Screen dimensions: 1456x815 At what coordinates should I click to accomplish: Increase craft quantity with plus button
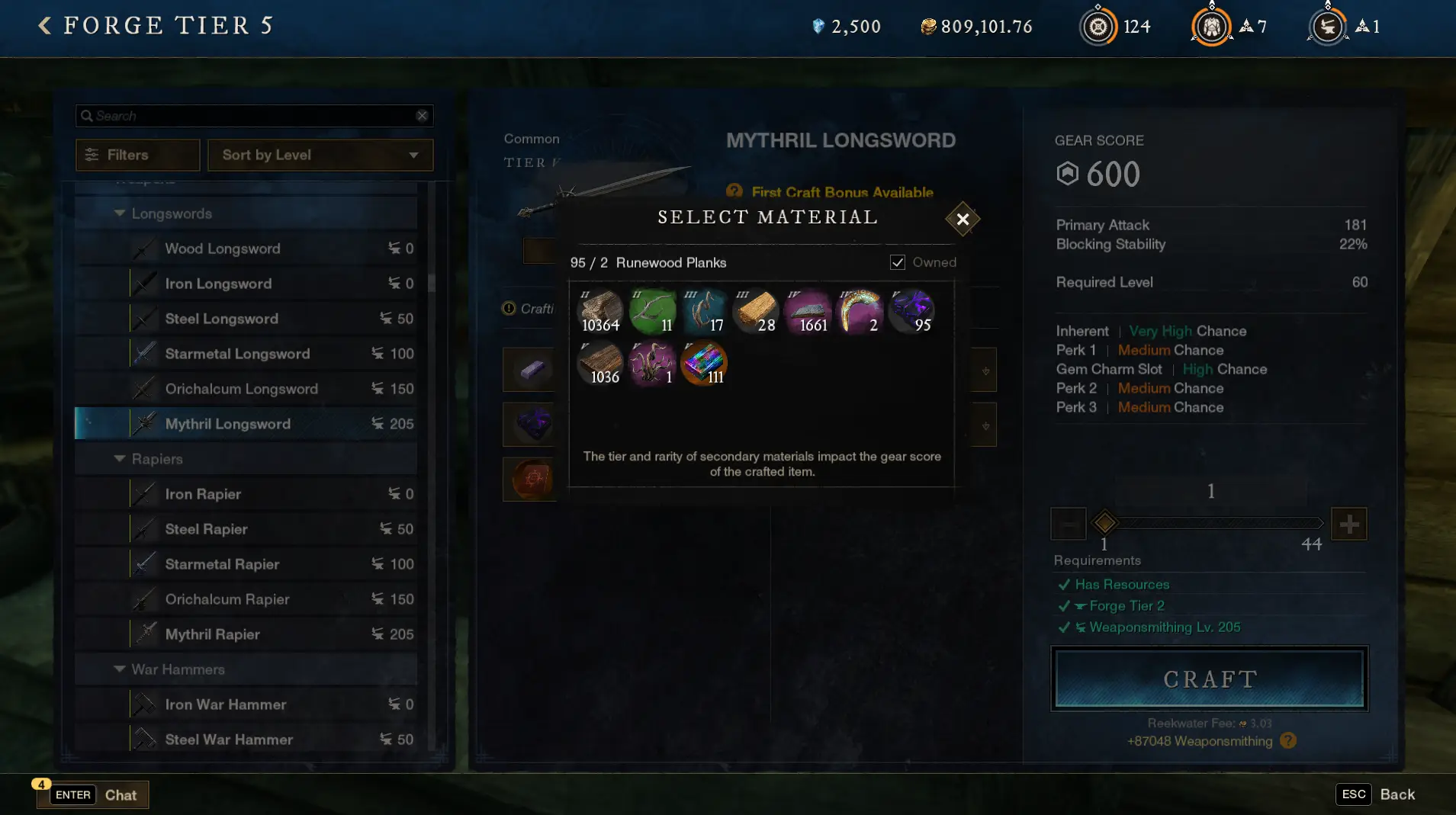point(1348,524)
